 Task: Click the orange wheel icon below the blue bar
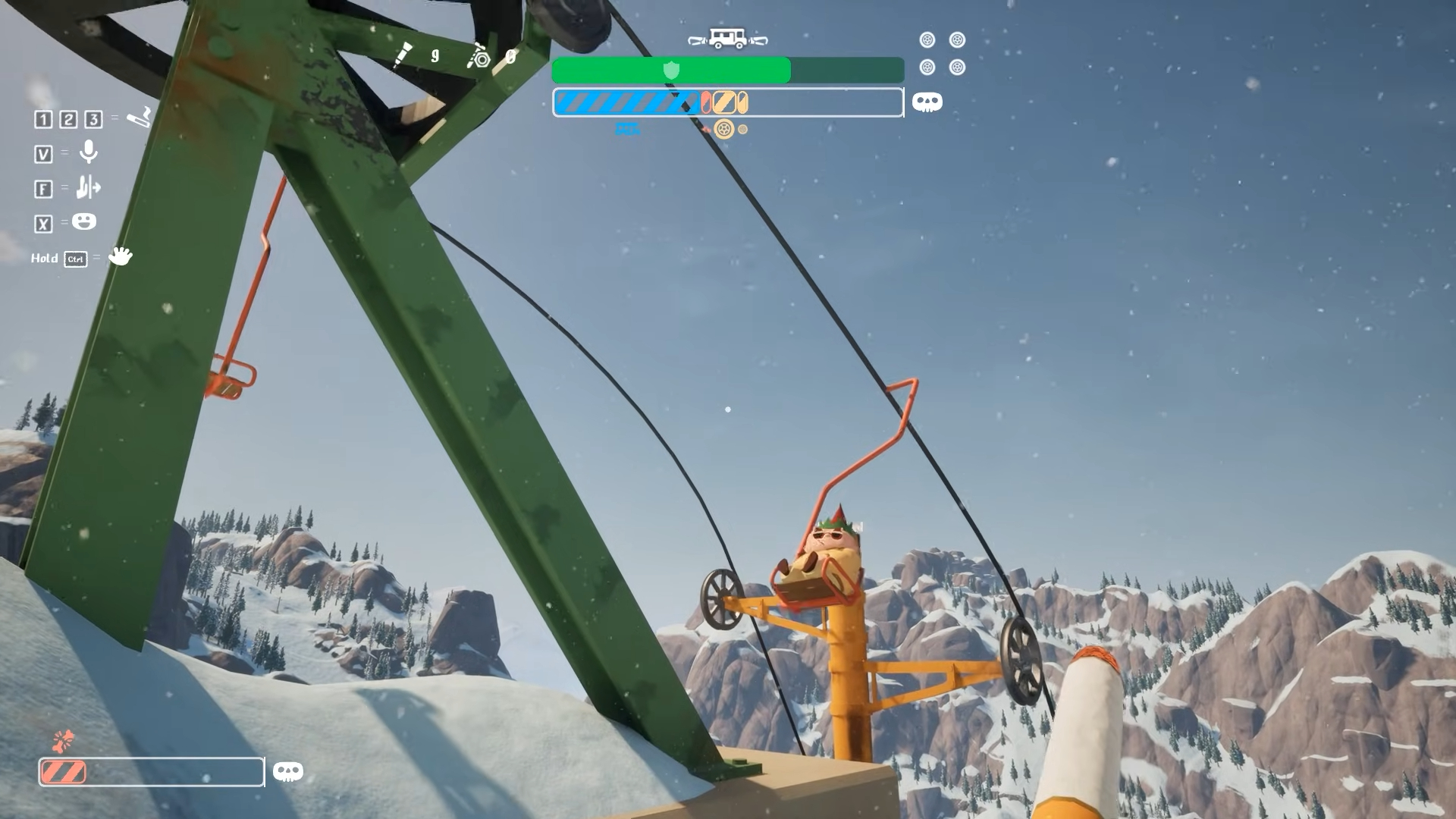tap(724, 129)
